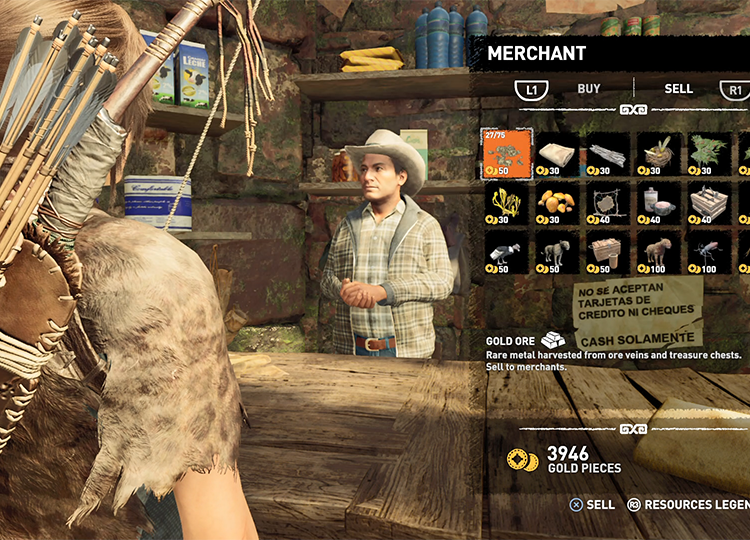The width and height of the screenshot is (750, 540).
Task: Select the yellow plant sprig slot
Action: coord(508,203)
